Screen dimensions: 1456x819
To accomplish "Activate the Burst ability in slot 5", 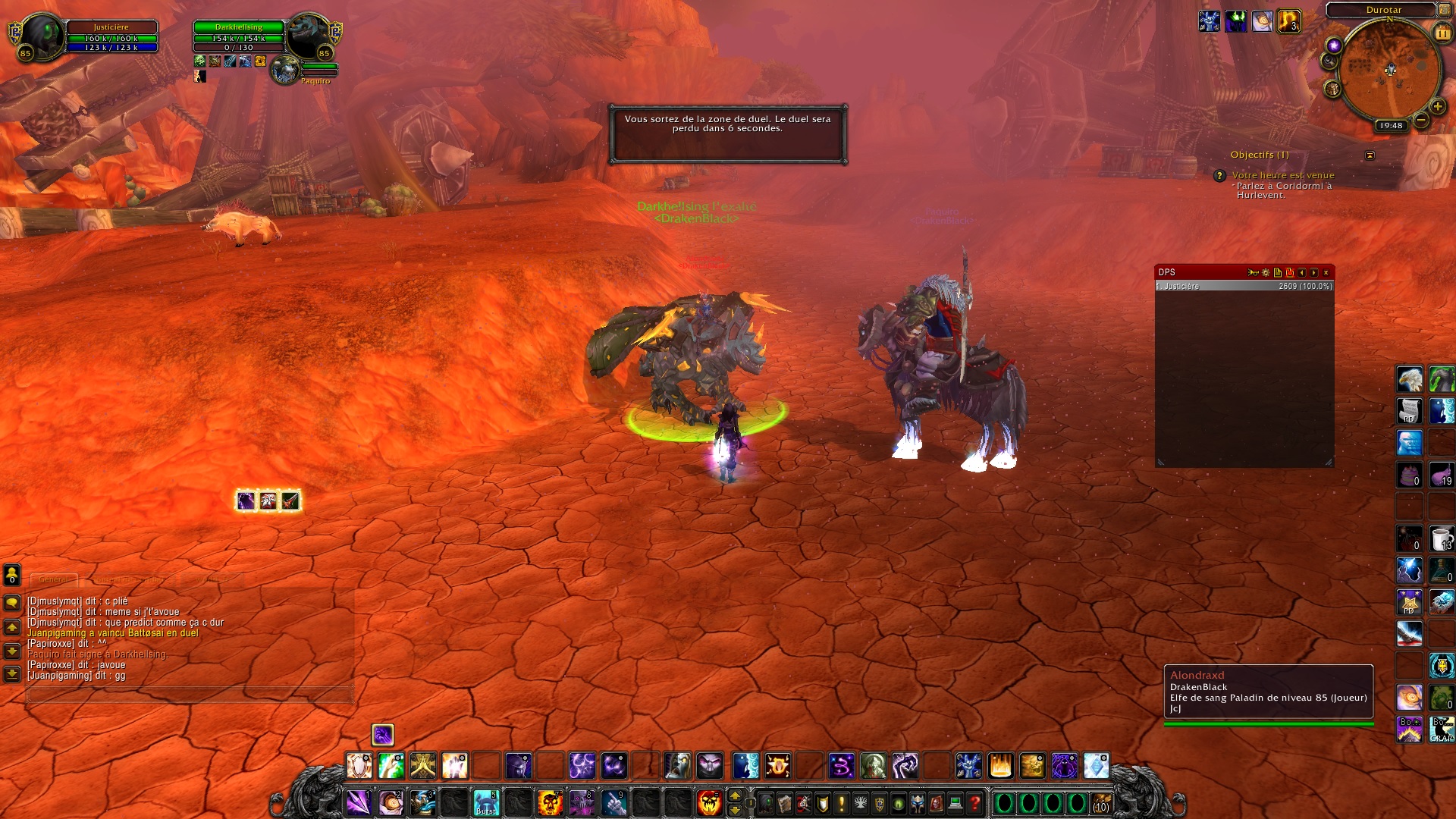I will click(485, 802).
